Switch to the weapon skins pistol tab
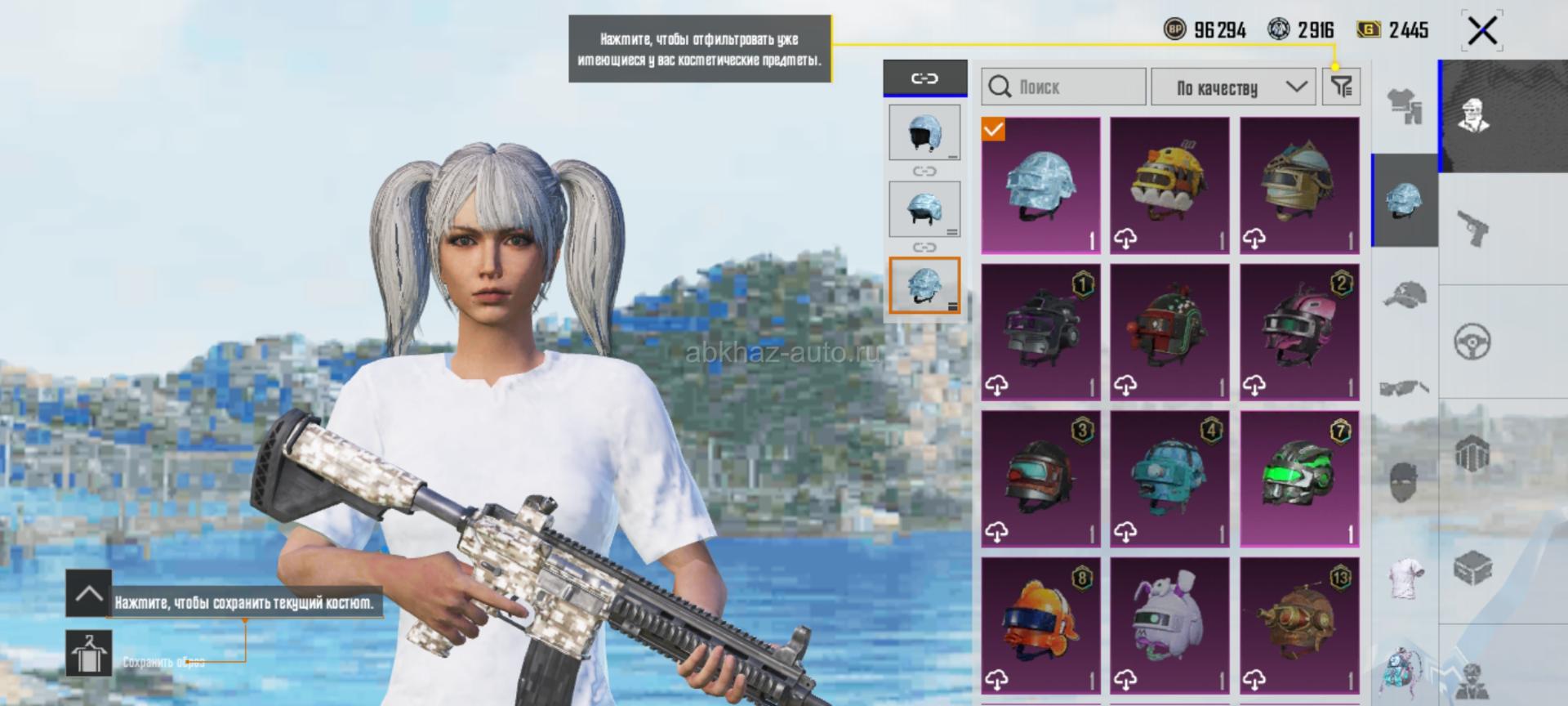The image size is (1568, 706). pyautogui.click(x=1472, y=228)
